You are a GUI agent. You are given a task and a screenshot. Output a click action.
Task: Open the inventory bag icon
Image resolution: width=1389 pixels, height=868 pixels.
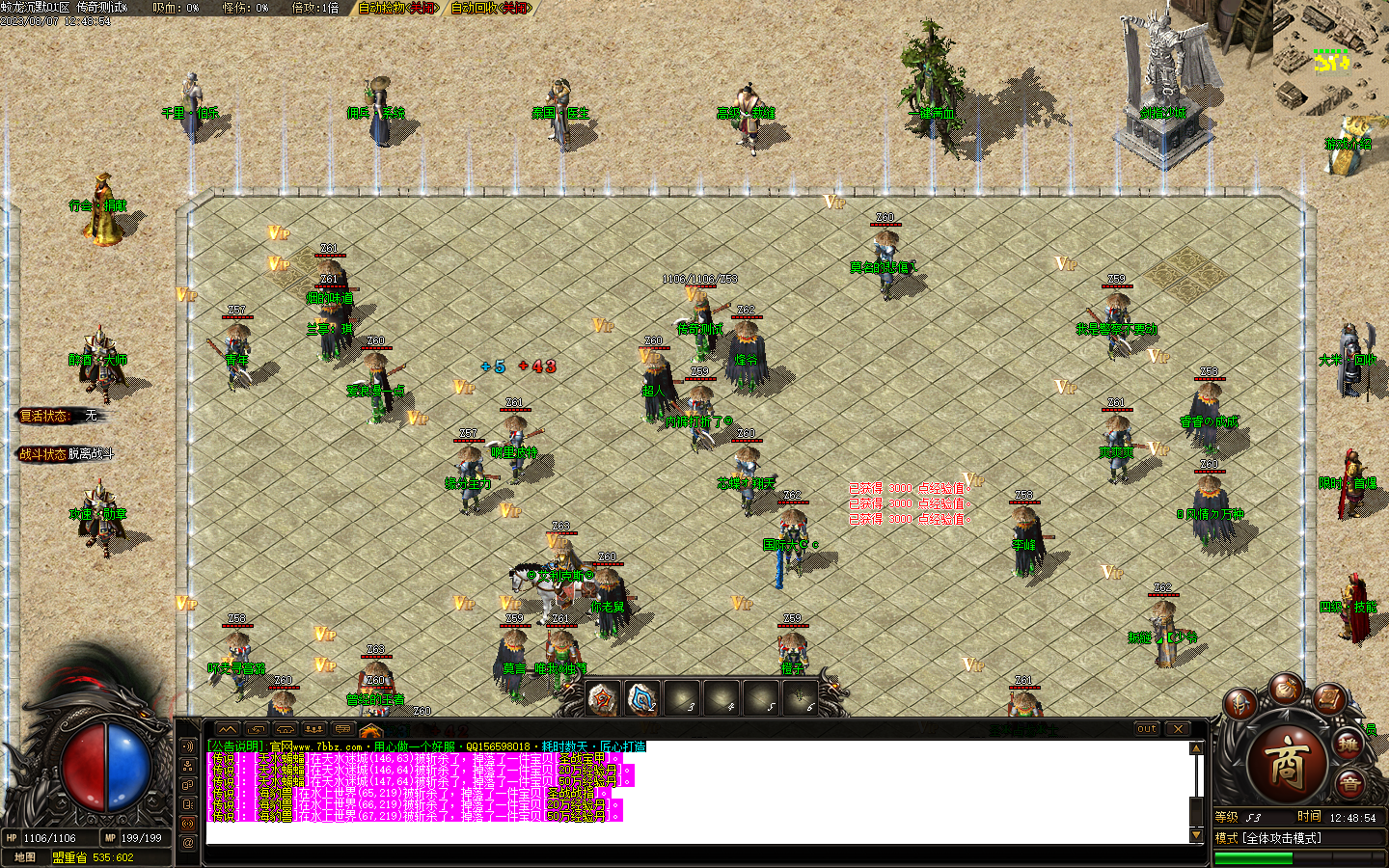(x=1287, y=689)
